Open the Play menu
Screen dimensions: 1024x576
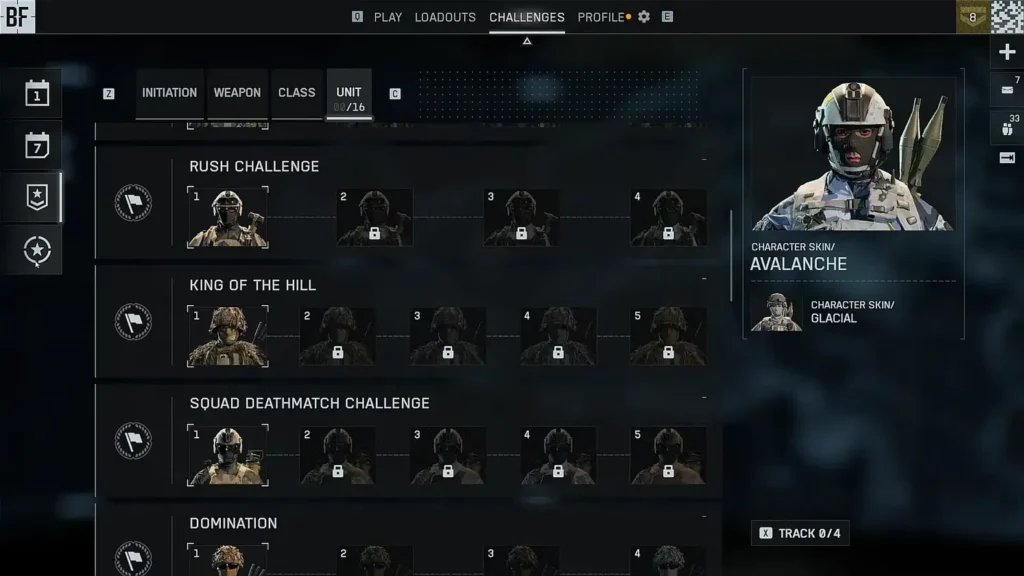tap(388, 17)
